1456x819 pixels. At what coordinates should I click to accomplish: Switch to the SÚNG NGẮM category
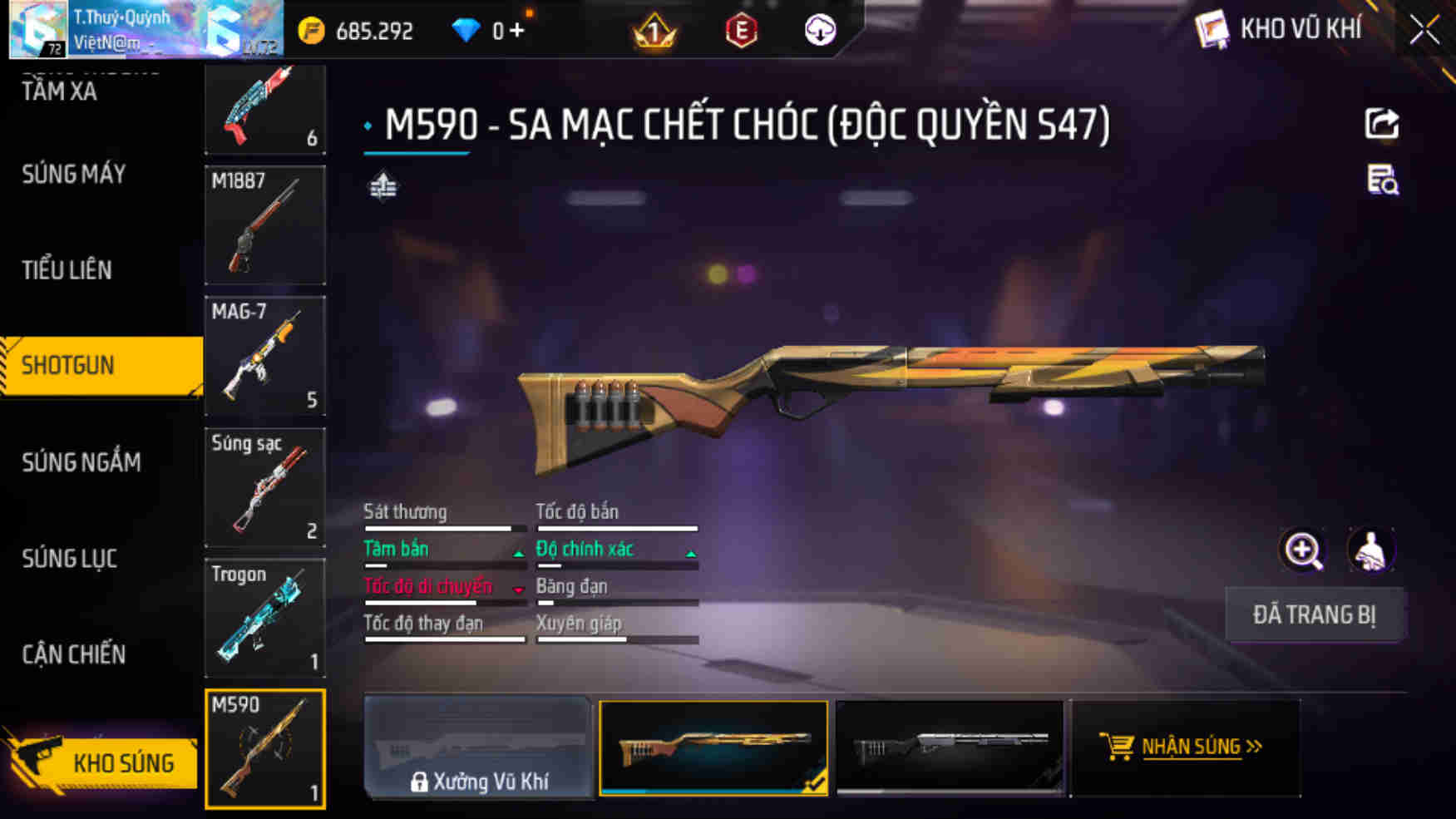[x=81, y=462]
